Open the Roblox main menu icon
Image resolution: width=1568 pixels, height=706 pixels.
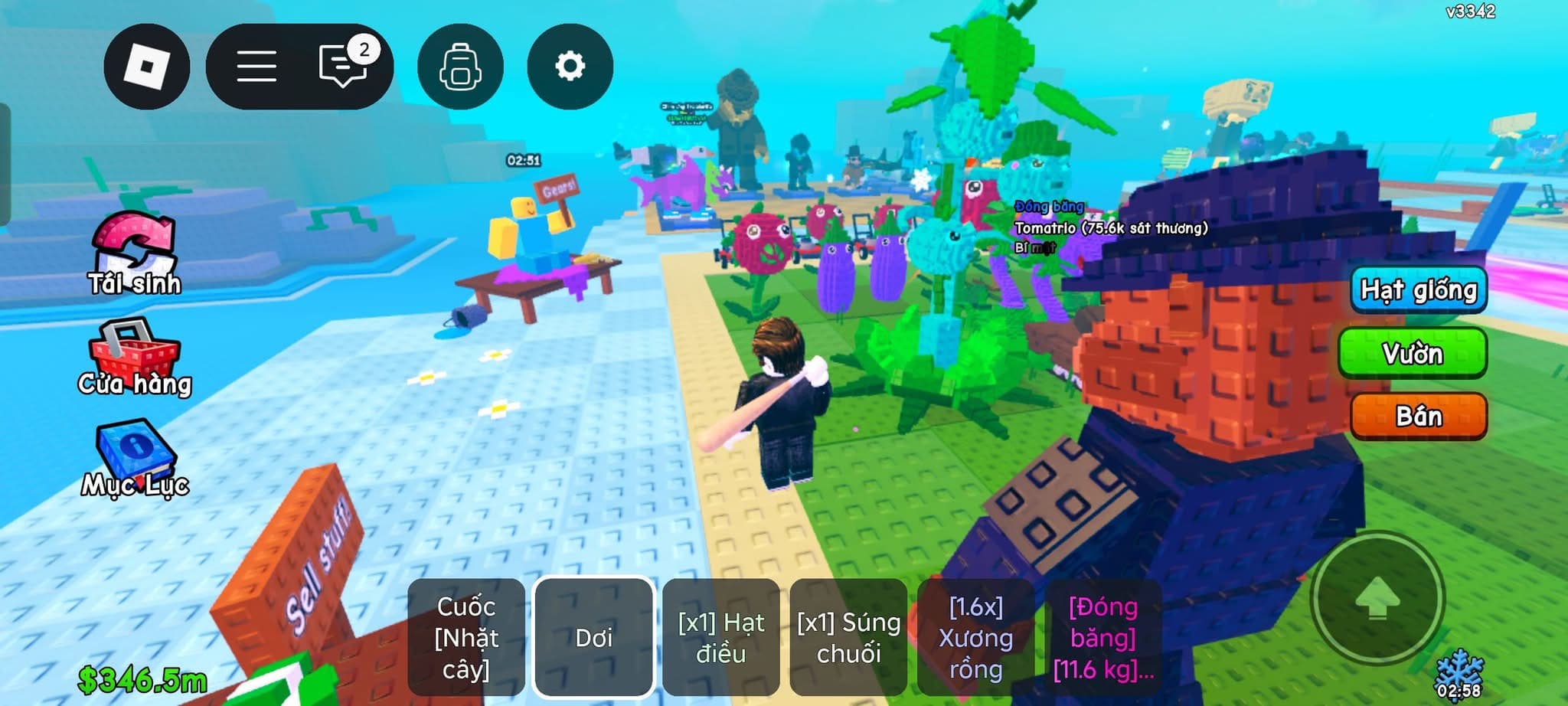coord(147,66)
